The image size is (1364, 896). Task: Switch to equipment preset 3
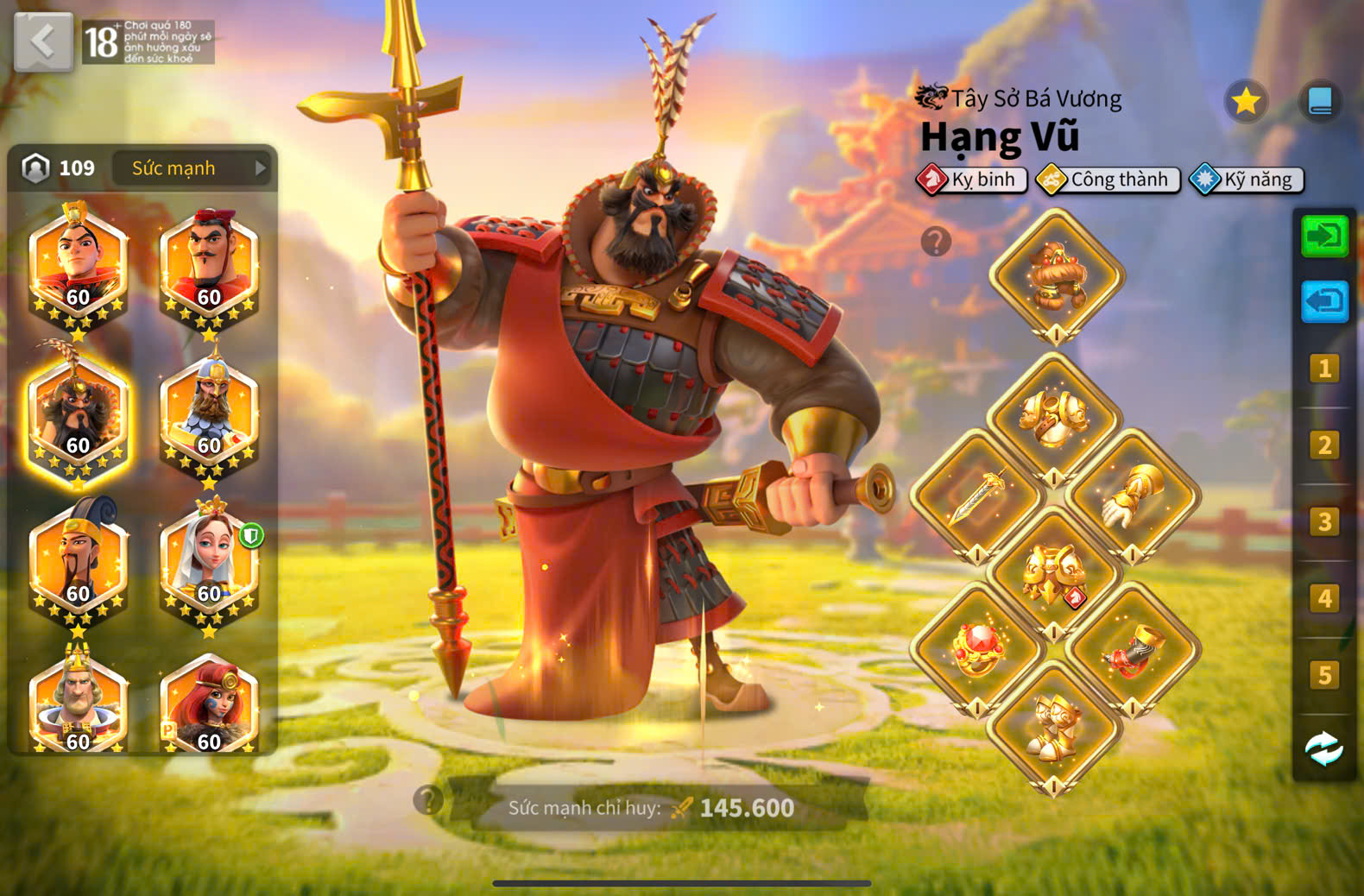tap(1324, 522)
